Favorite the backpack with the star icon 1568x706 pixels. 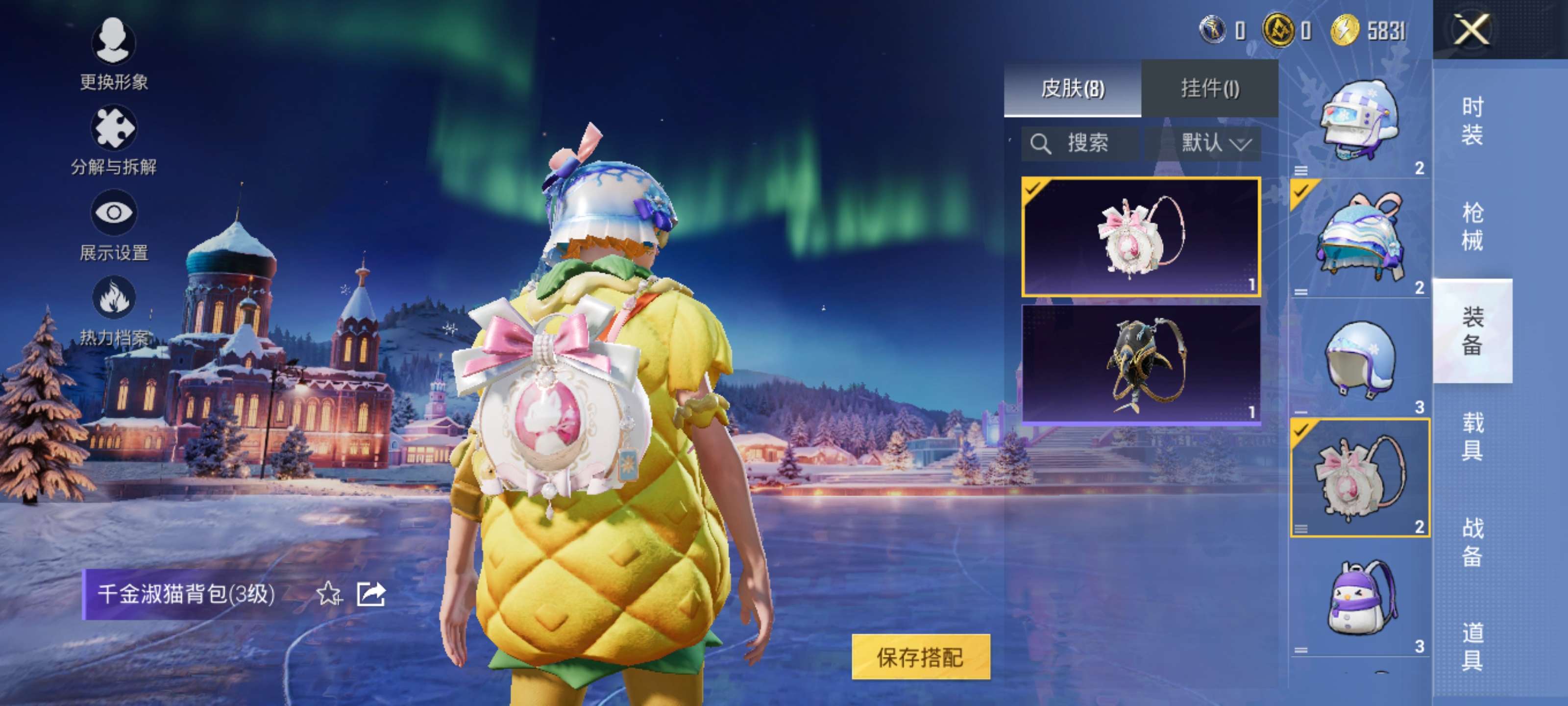(329, 593)
